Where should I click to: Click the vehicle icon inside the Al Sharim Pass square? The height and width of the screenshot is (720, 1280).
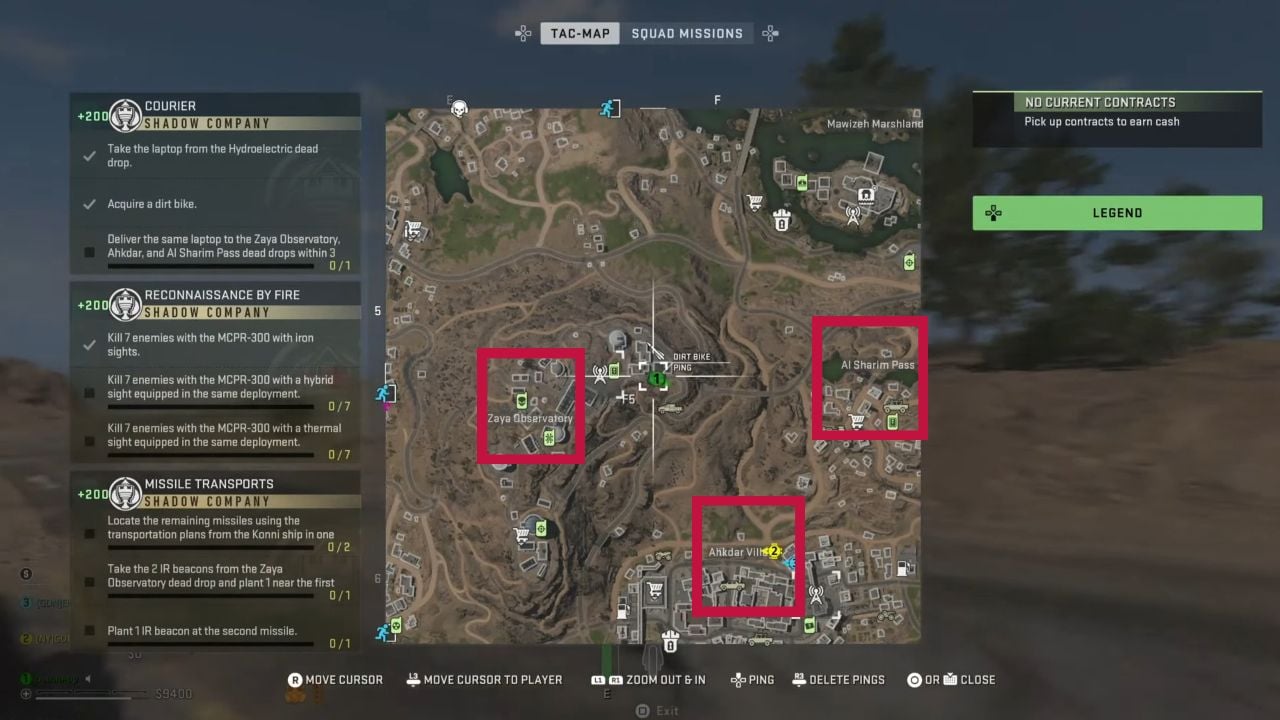coord(896,407)
